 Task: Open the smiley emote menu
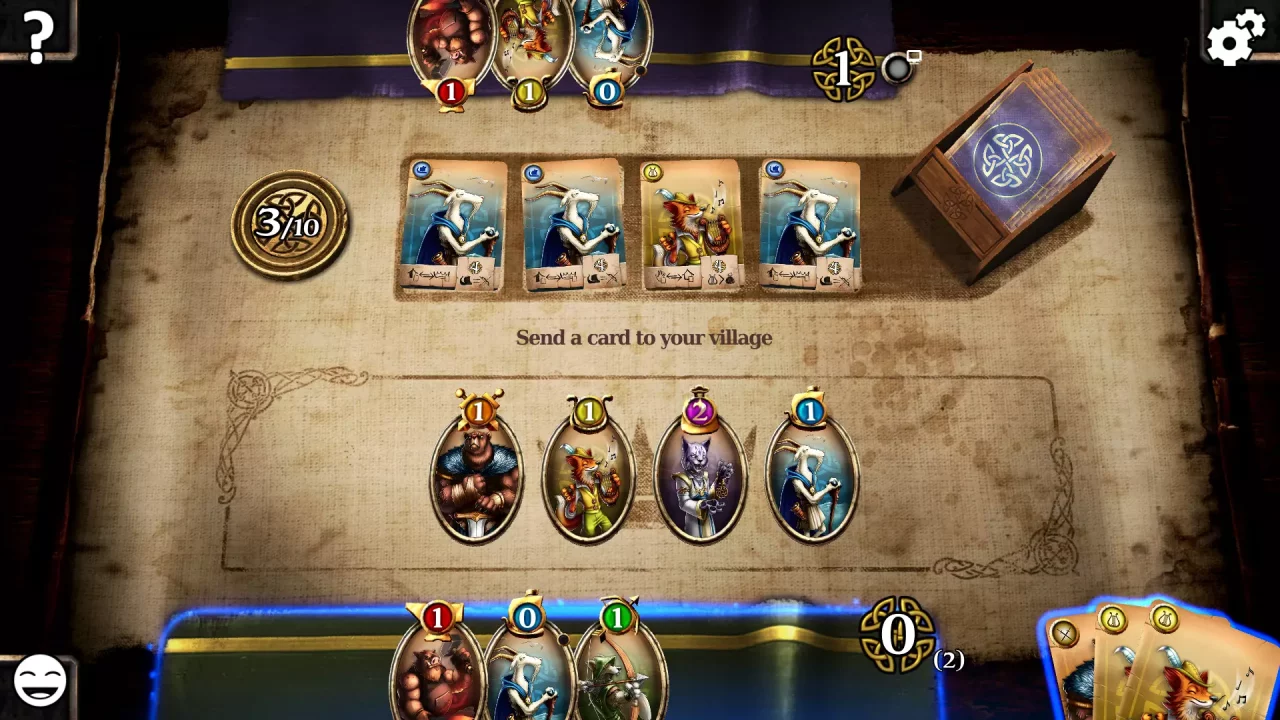coord(38,682)
